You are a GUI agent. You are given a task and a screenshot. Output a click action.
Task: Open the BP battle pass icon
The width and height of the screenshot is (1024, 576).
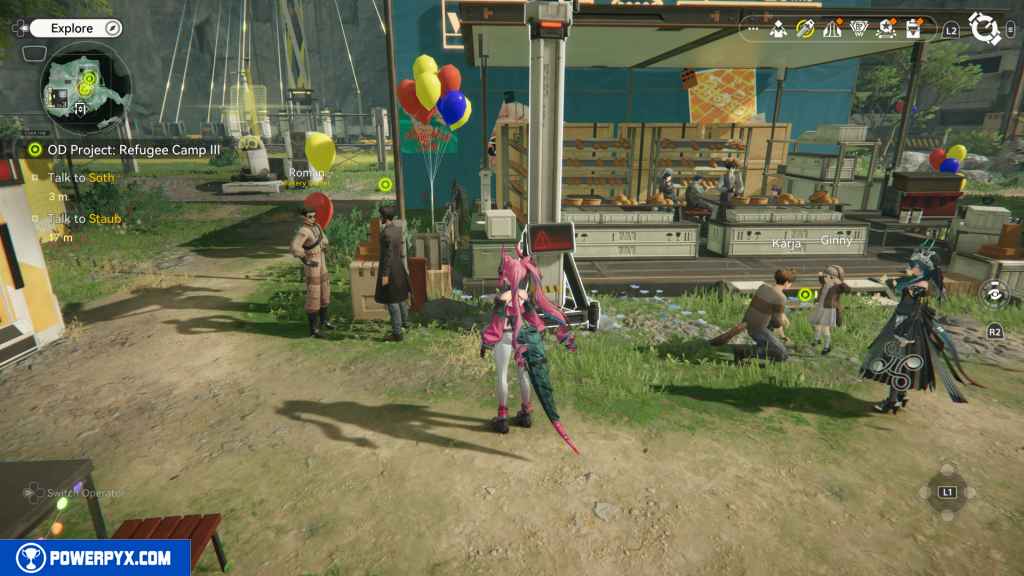pos(858,29)
